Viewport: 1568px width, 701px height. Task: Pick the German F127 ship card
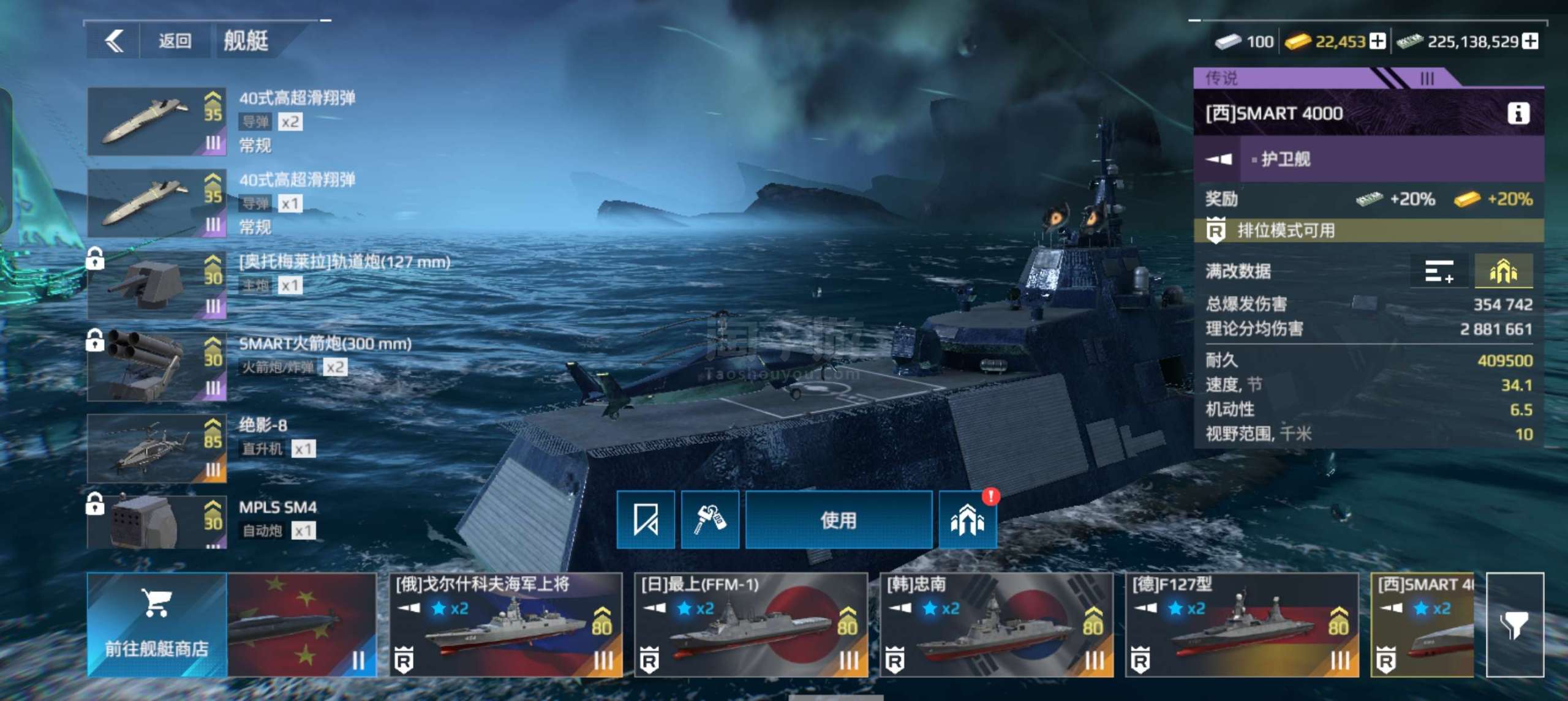(1242, 624)
